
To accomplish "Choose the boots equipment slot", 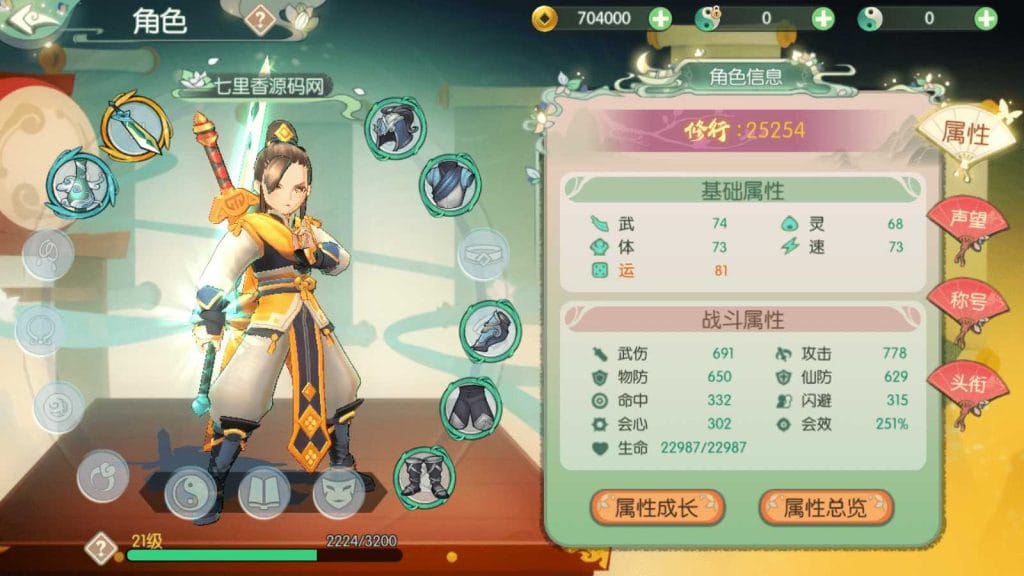I will click(x=425, y=474).
